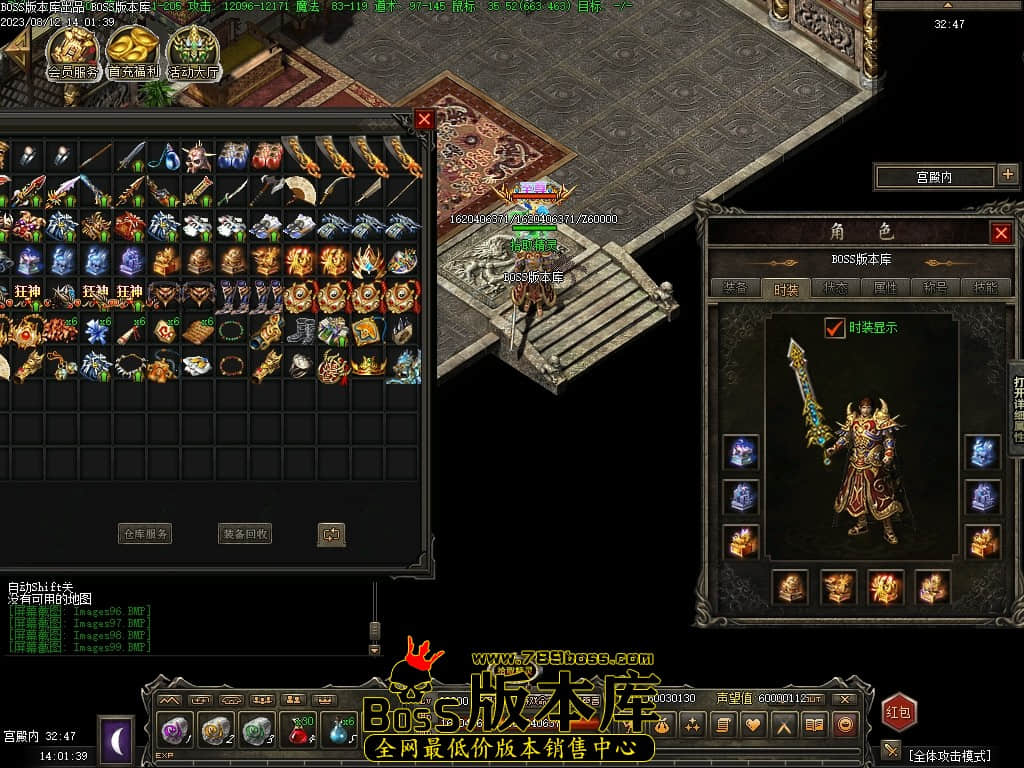Switch to the 装备 equipment tab
The width and height of the screenshot is (1024, 768).
pos(735,288)
